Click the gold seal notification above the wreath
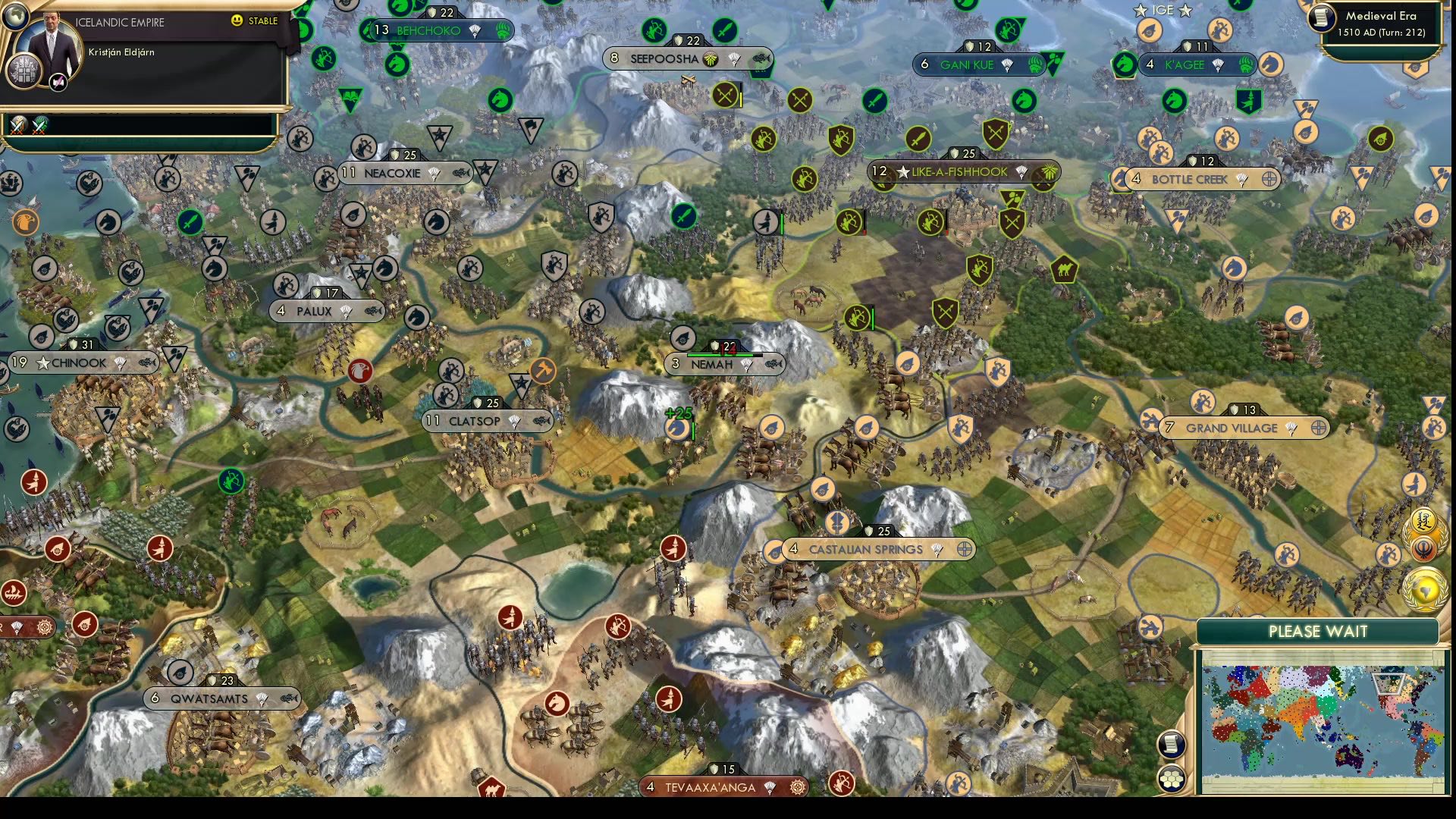 click(1423, 520)
